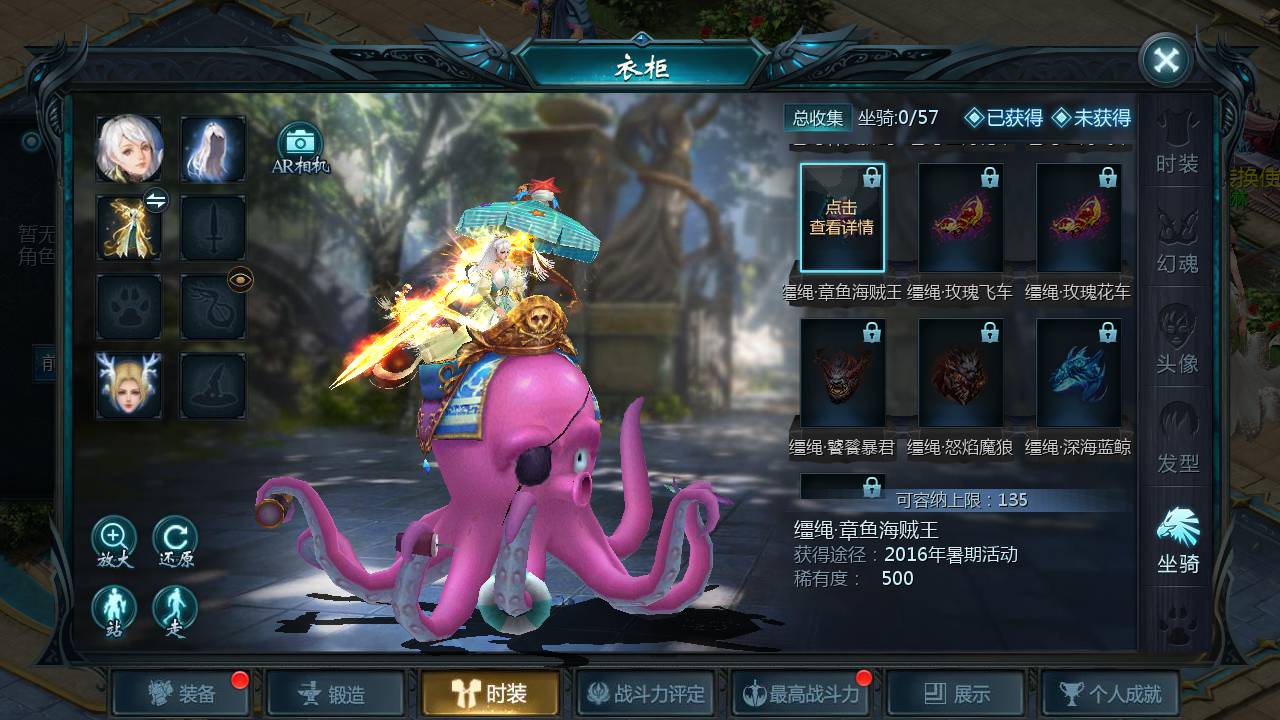The height and width of the screenshot is (720, 1280).
Task: Click the dagger weapon equipment slot
Action: click(213, 228)
